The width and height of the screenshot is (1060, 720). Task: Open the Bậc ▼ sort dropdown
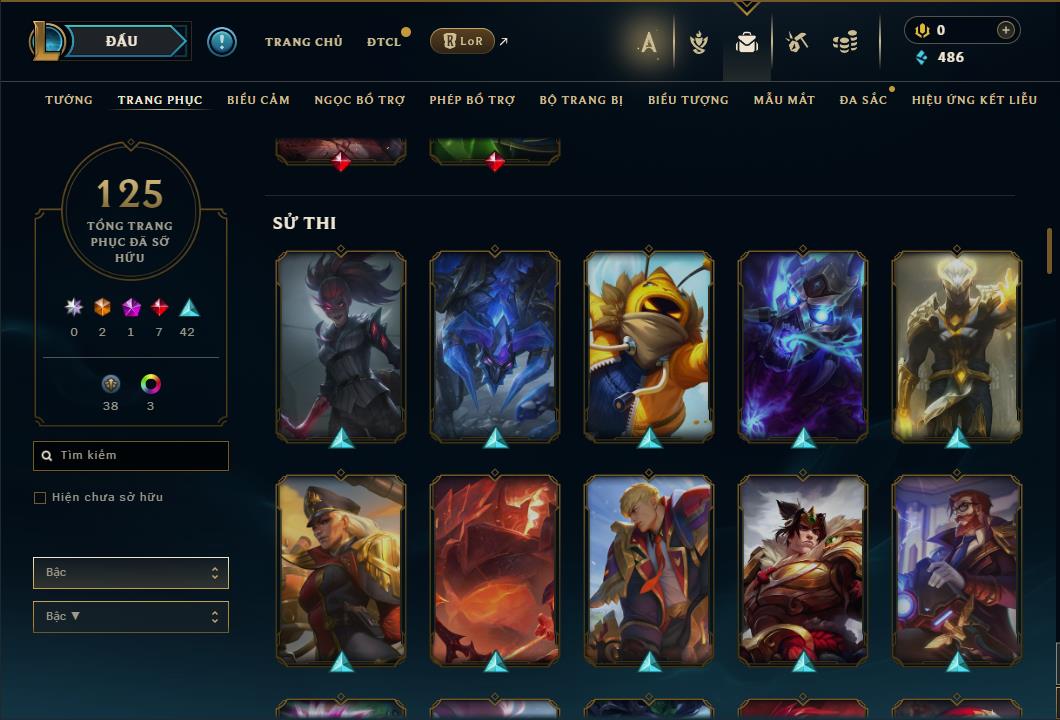(131, 617)
